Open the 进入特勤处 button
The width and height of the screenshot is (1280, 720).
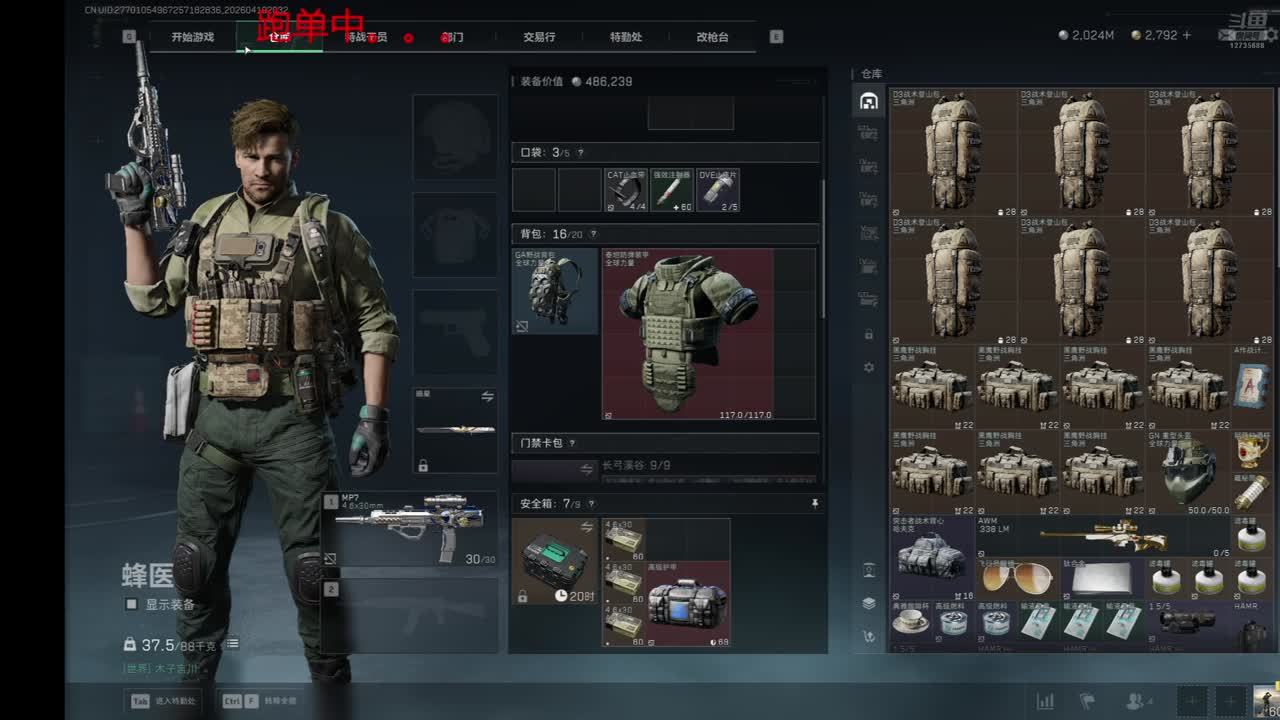pyautogui.click(x=162, y=700)
